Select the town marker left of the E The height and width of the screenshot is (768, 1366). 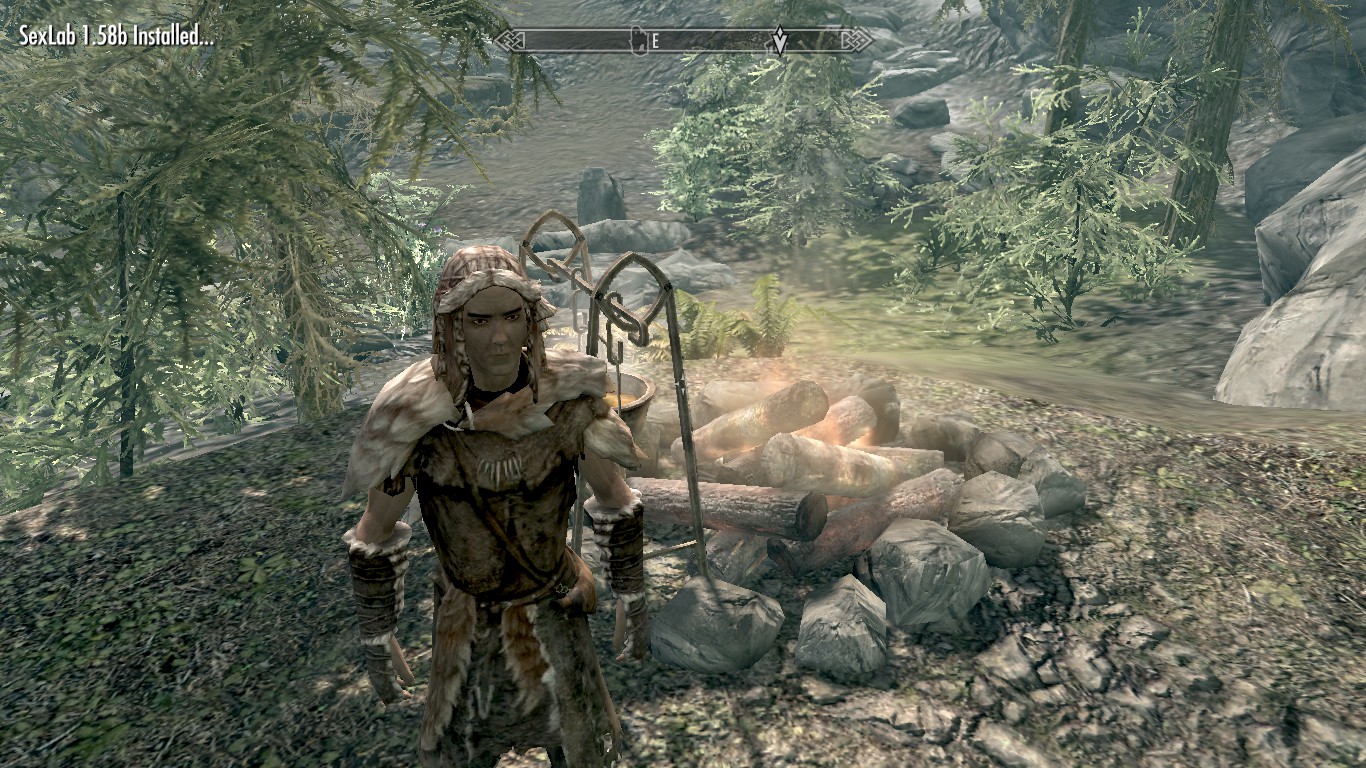point(640,40)
